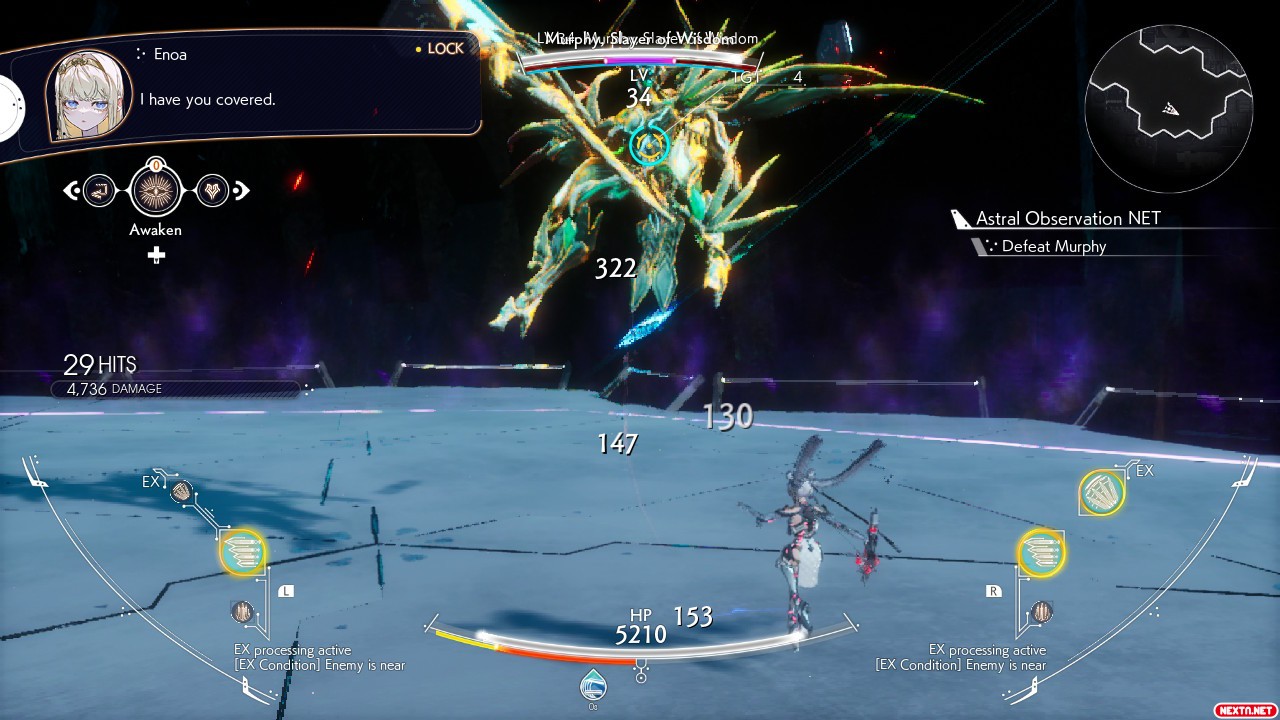Fire the highlighted right-hand missile weapon
The width and height of the screenshot is (1280, 720).
tap(1041, 553)
